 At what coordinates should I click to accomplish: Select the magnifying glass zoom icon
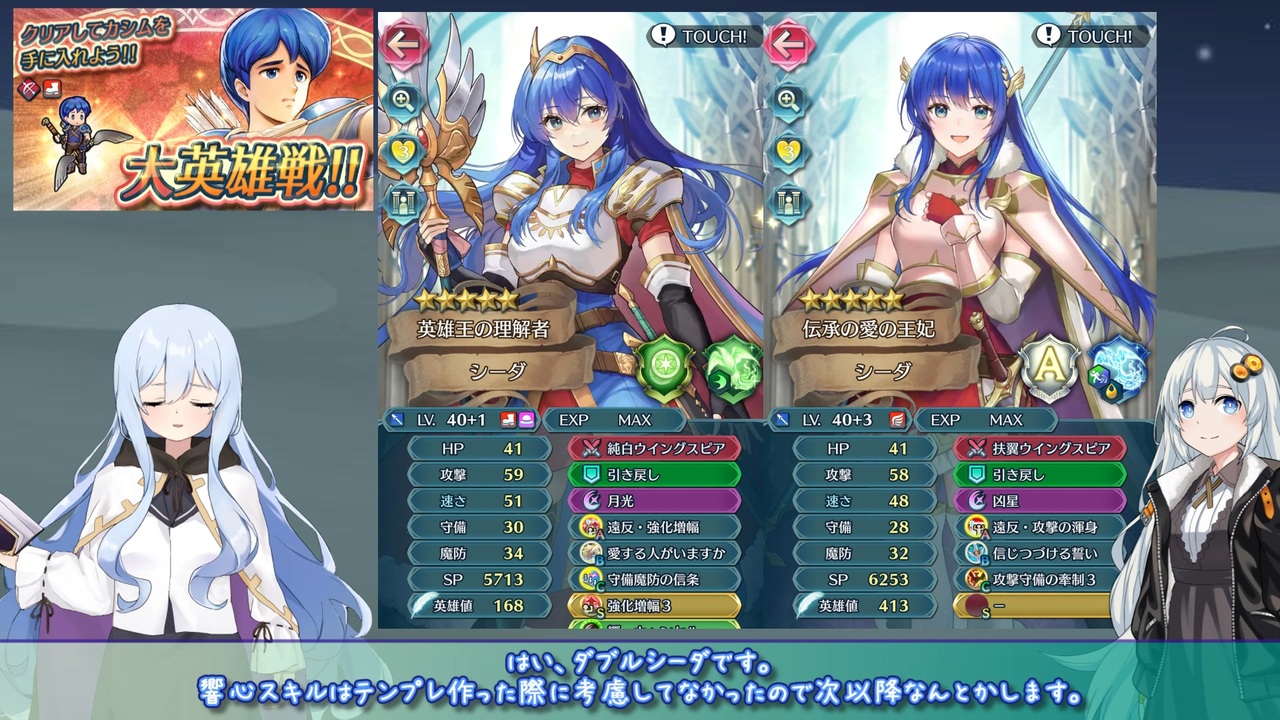click(x=403, y=102)
